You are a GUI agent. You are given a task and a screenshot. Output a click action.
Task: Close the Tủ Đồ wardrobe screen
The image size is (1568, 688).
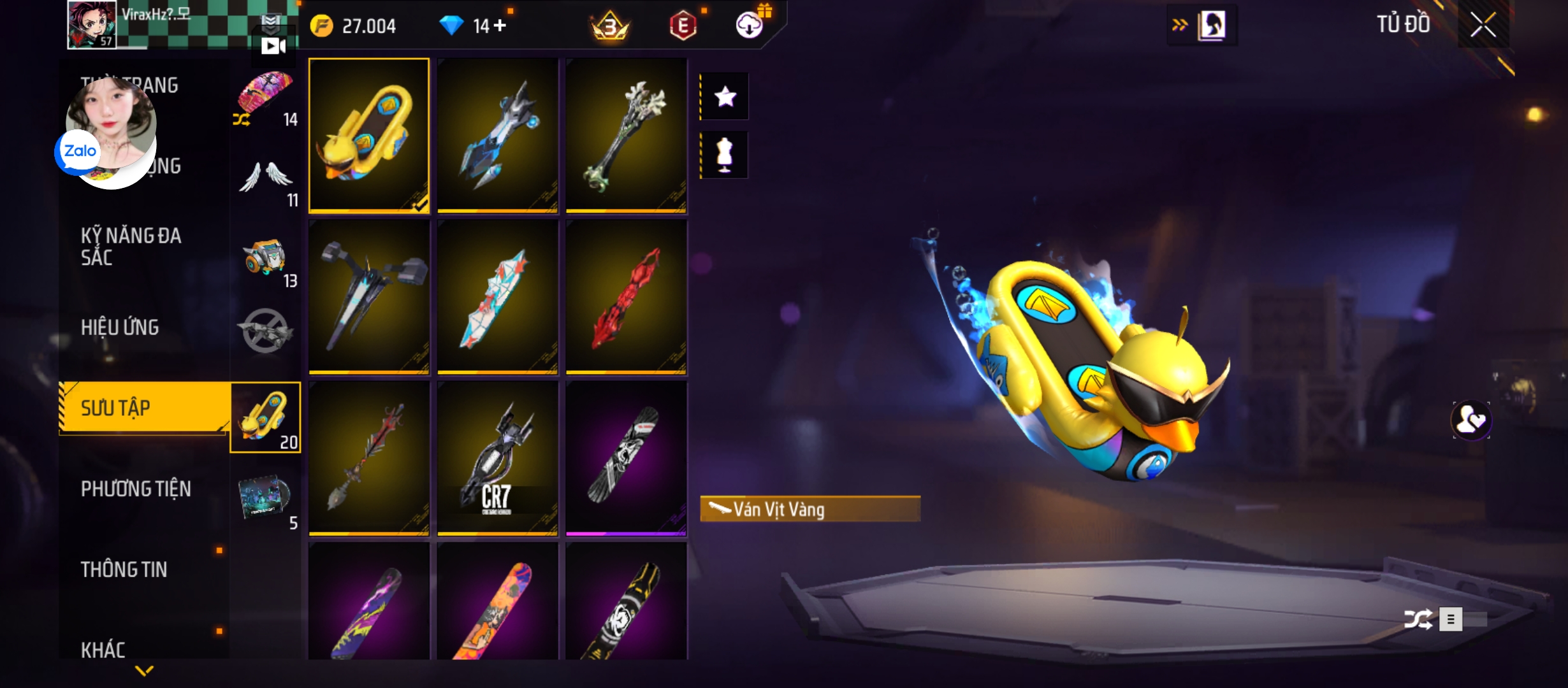(x=1483, y=25)
